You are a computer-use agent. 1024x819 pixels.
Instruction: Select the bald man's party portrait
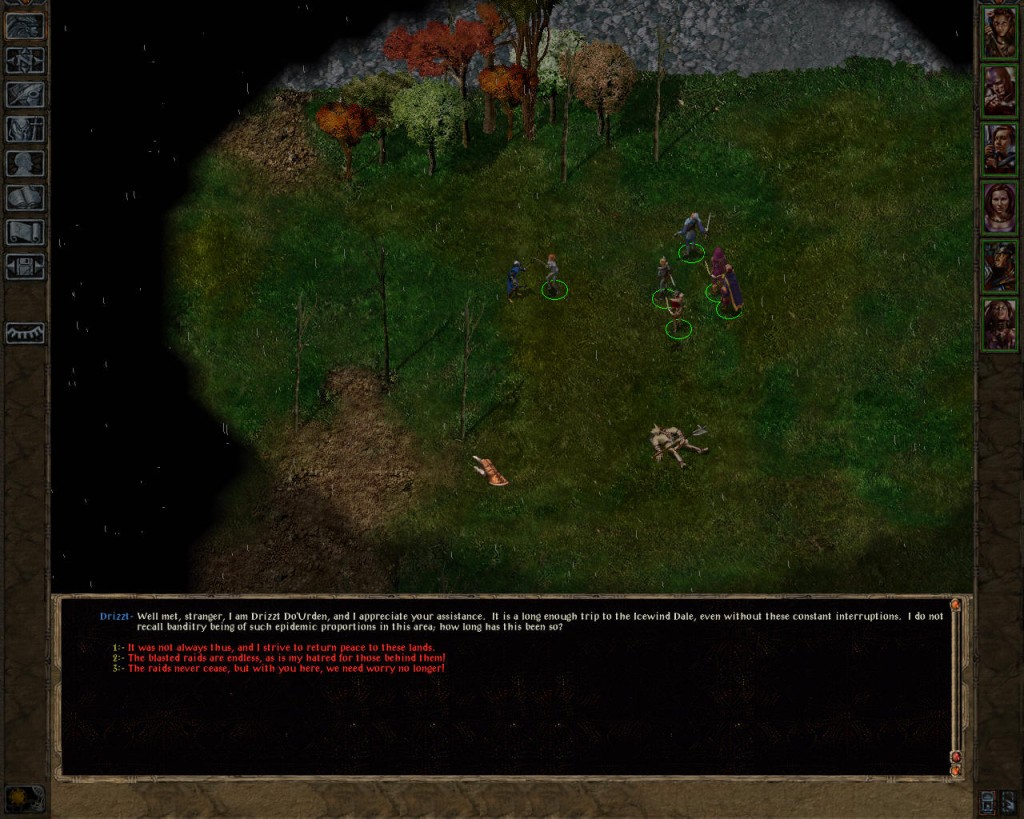coord(999,91)
